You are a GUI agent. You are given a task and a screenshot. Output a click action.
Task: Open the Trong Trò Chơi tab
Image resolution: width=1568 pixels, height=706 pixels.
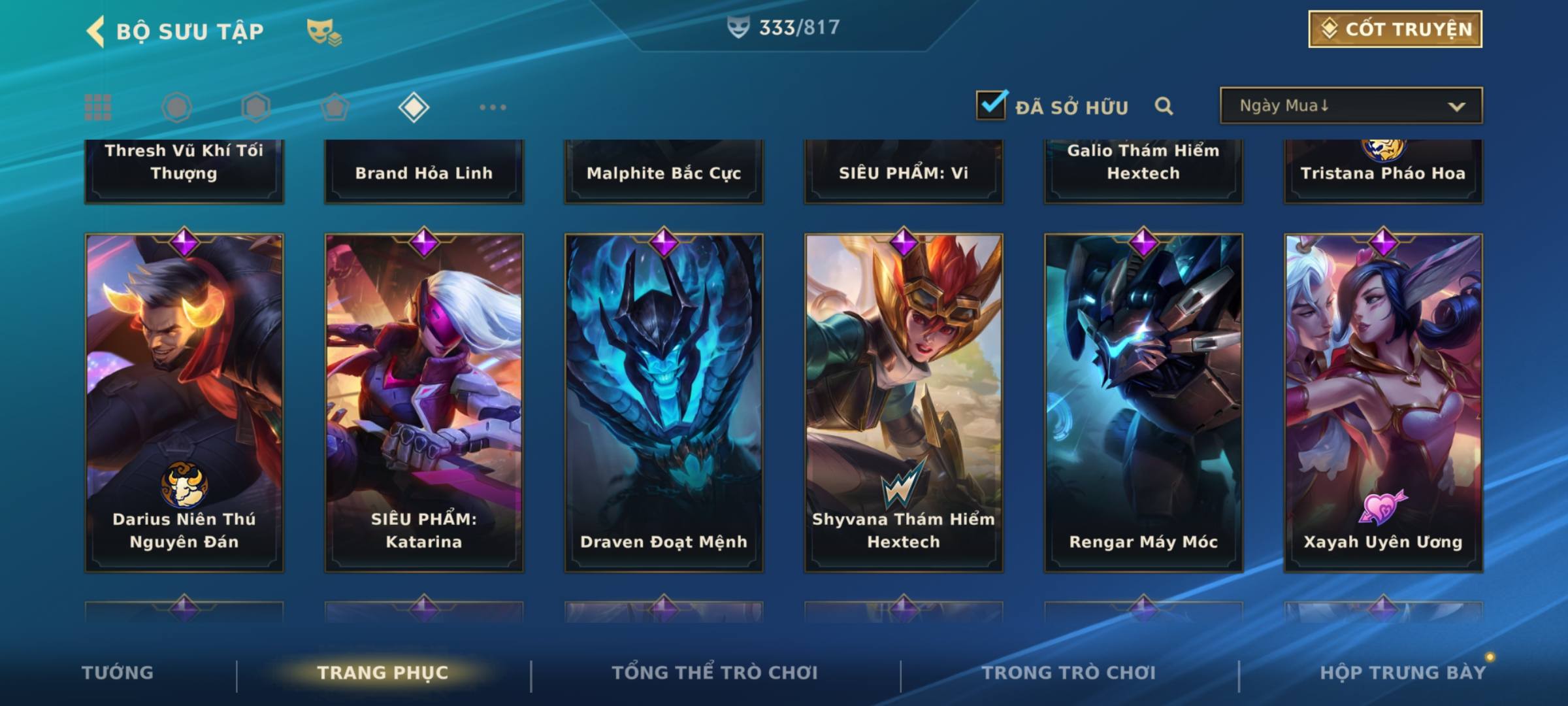pyautogui.click(x=1069, y=673)
